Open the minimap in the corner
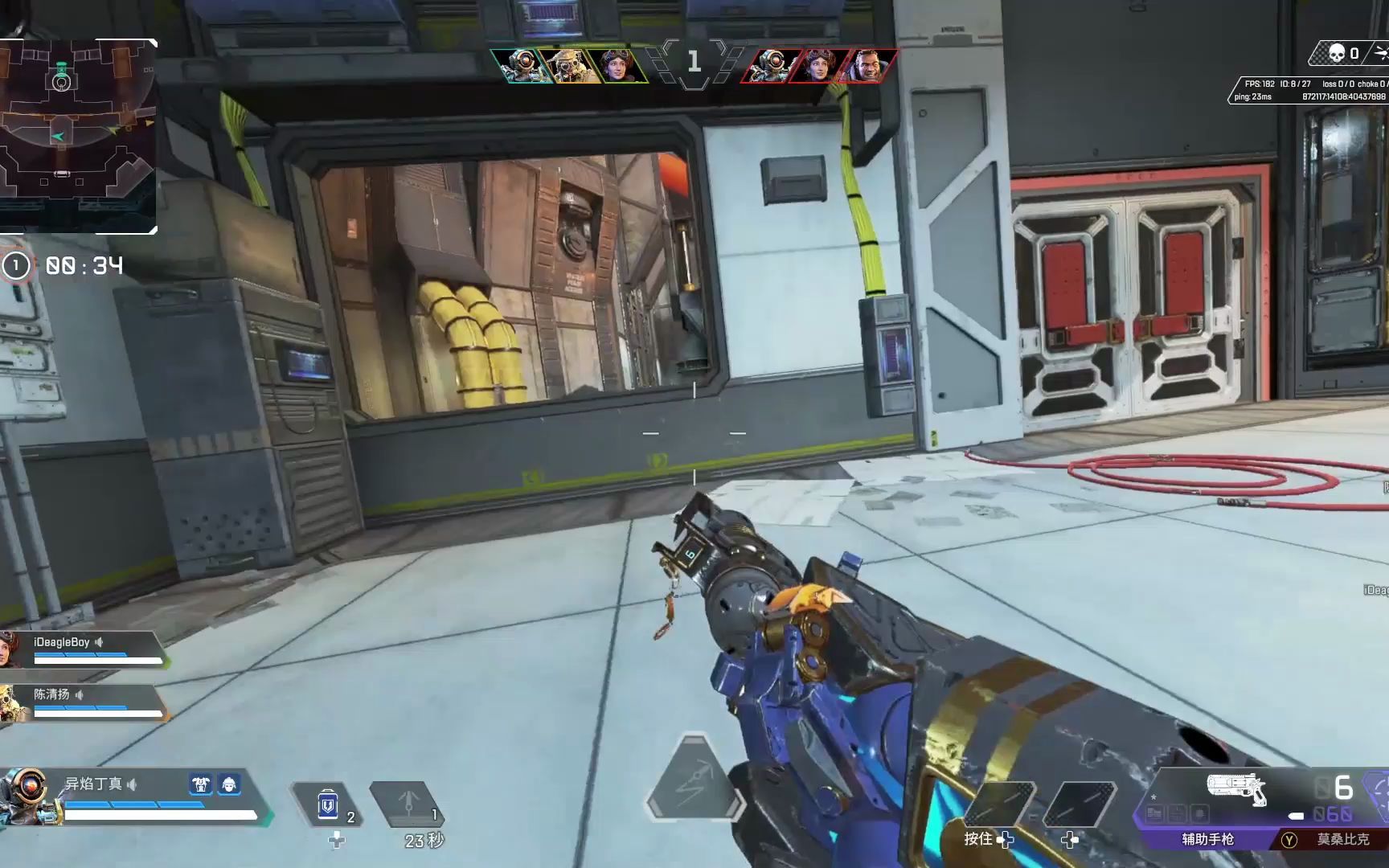Viewport: 1389px width, 868px height. 77,135
